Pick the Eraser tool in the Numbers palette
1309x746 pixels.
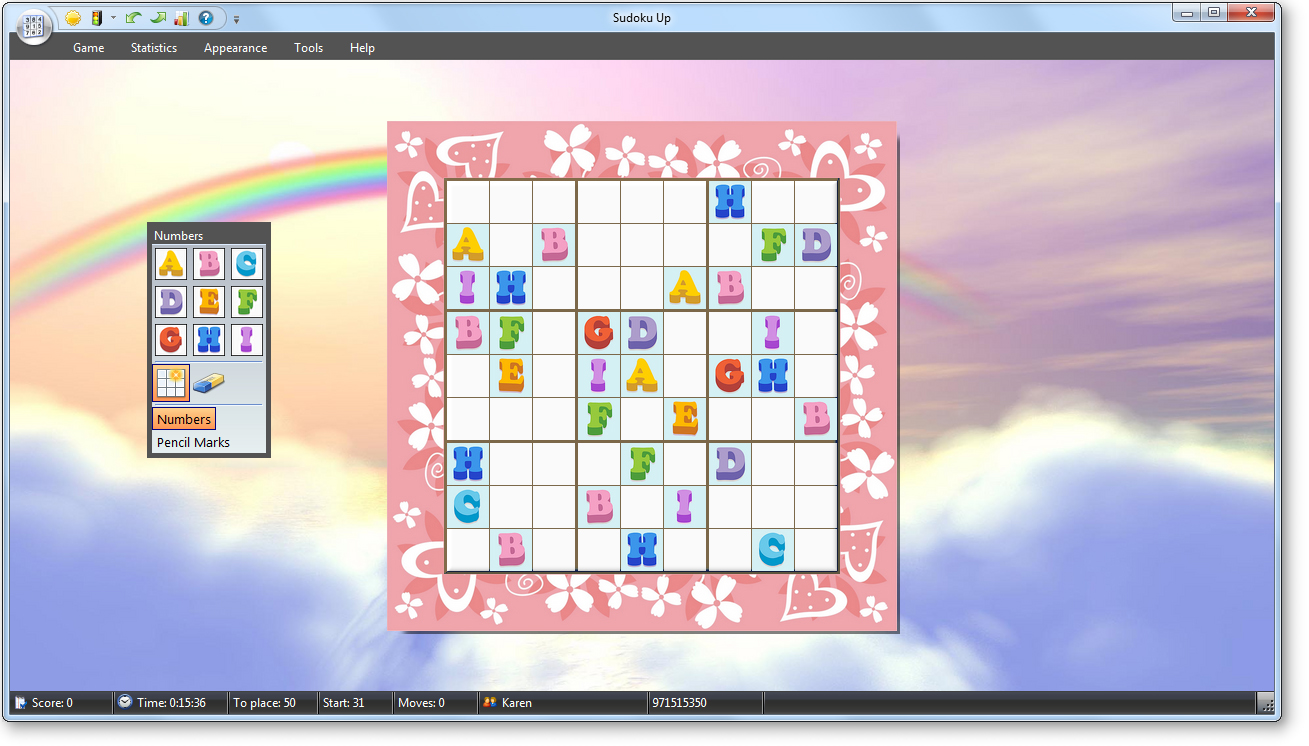pos(208,382)
